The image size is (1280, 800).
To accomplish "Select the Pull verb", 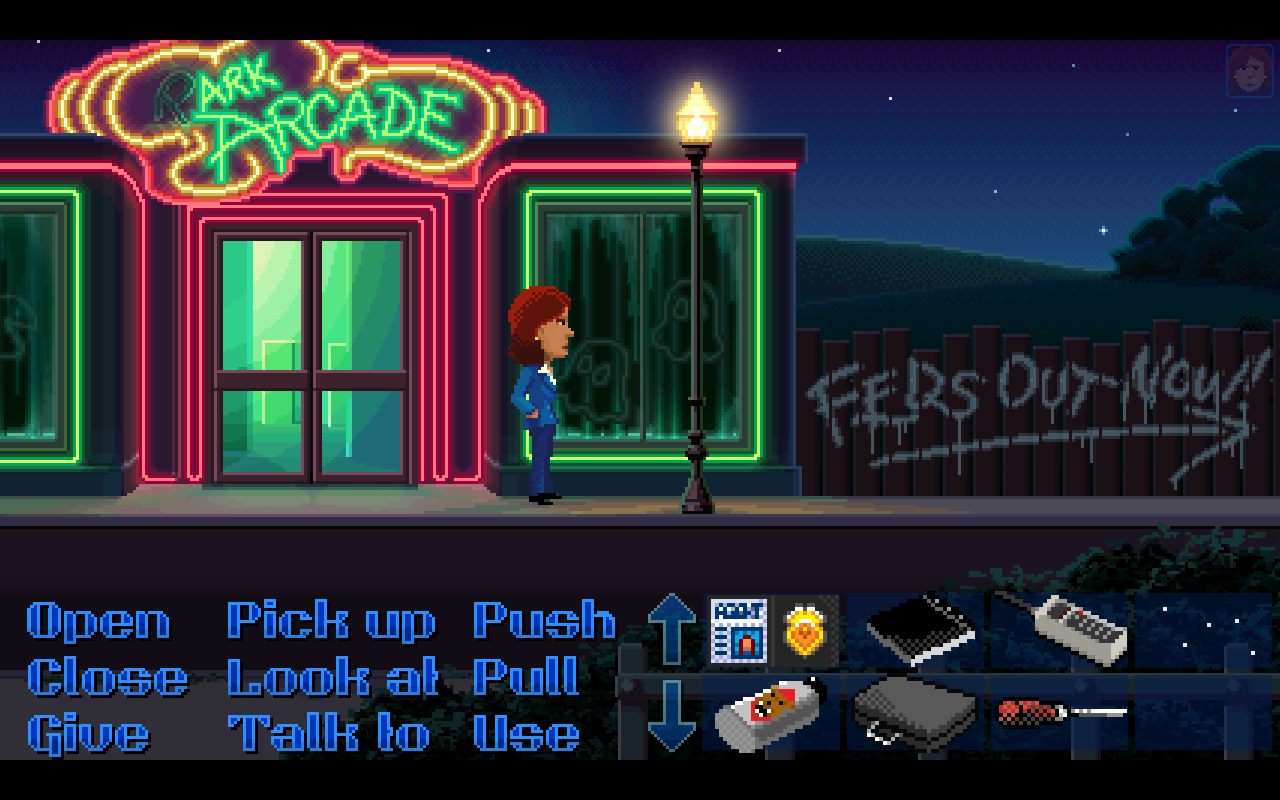I will click(527, 678).
